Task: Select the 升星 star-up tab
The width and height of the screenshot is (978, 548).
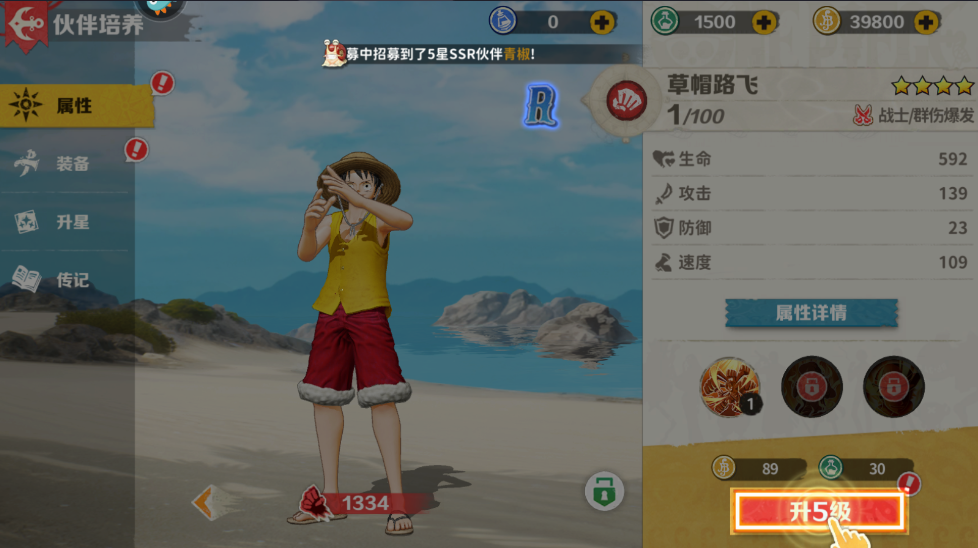Action: pyautogui.click(x=70, y=222)
